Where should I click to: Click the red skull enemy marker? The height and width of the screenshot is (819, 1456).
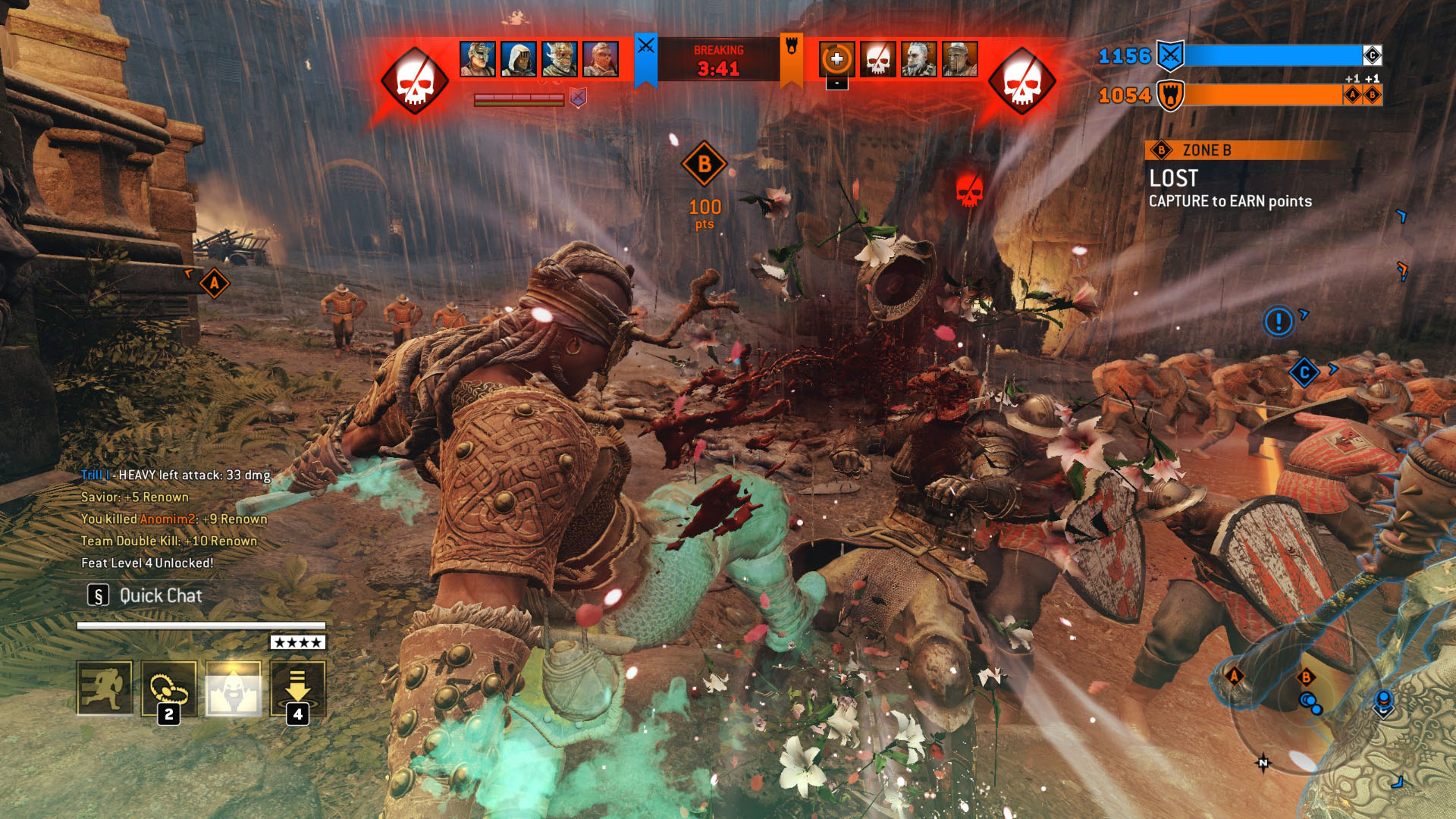(969, 190)
